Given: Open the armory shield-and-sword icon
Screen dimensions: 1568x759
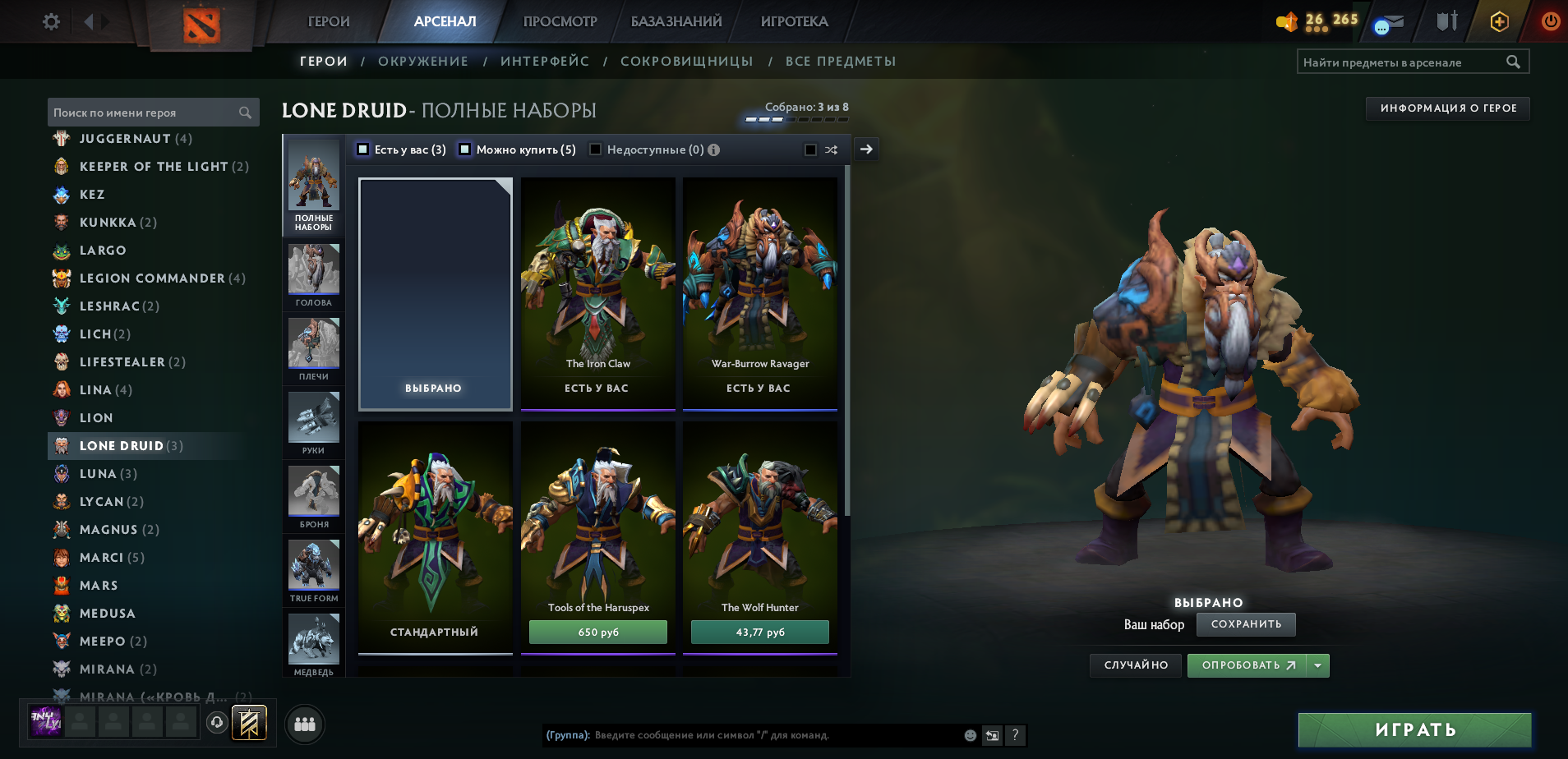Looking at the screenshot, I should tap(1447, 22).
